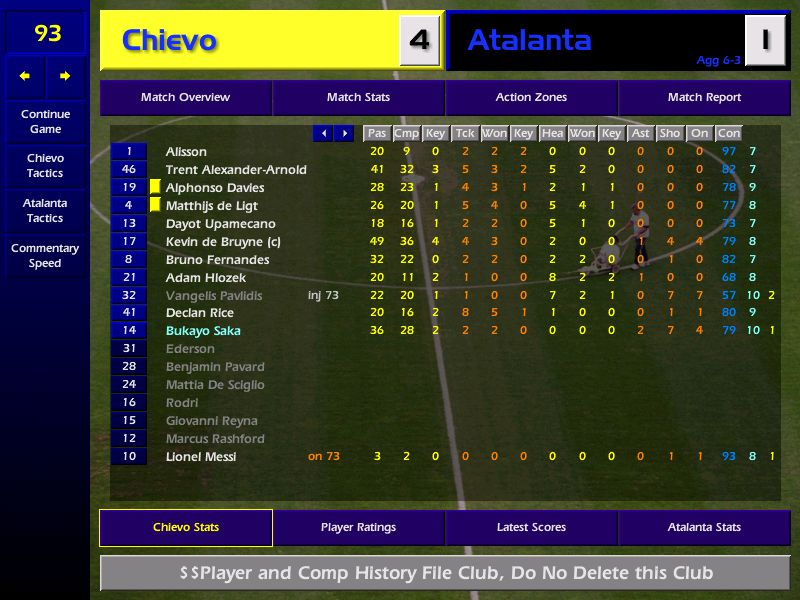Open Atalanta Tactics
Screen dimensions: 800x600
tap(45, 210)
